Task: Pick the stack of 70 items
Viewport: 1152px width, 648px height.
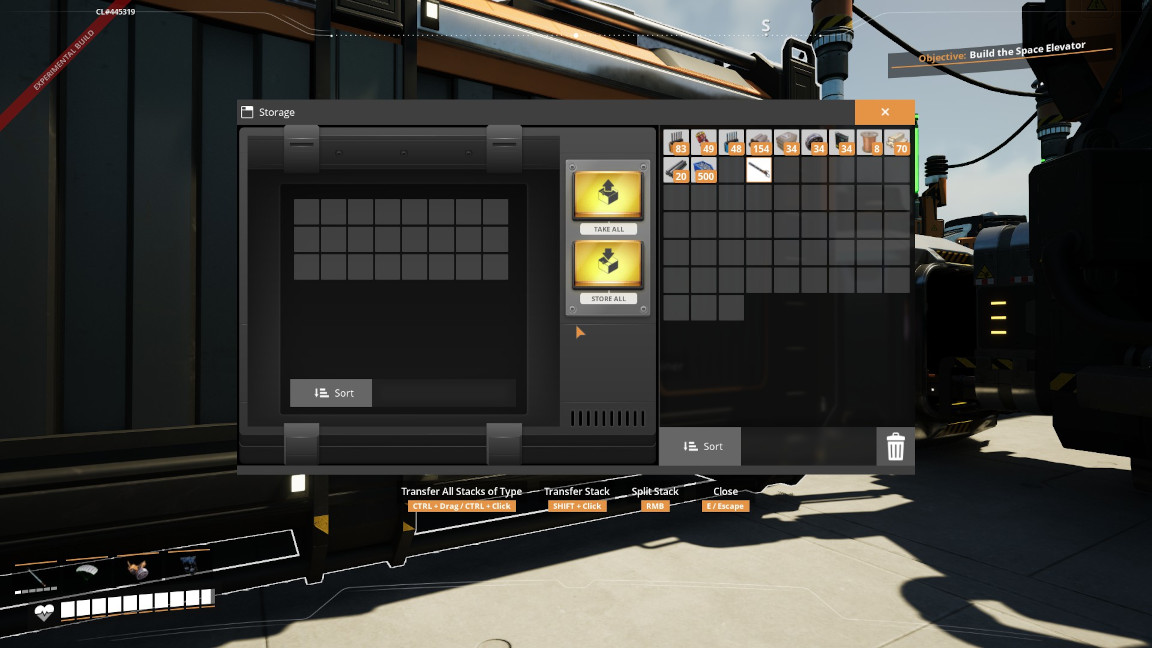Action: click(x=896, y=142)
